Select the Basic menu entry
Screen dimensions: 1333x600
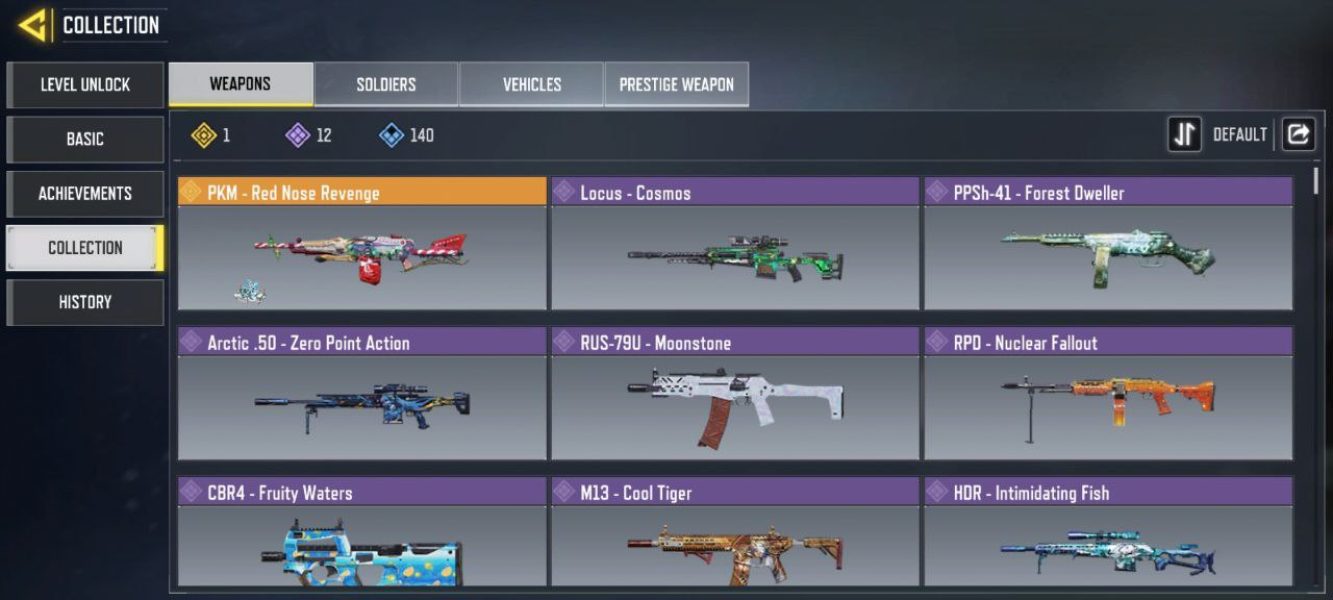pyautogui.click(x=85, y=139)
